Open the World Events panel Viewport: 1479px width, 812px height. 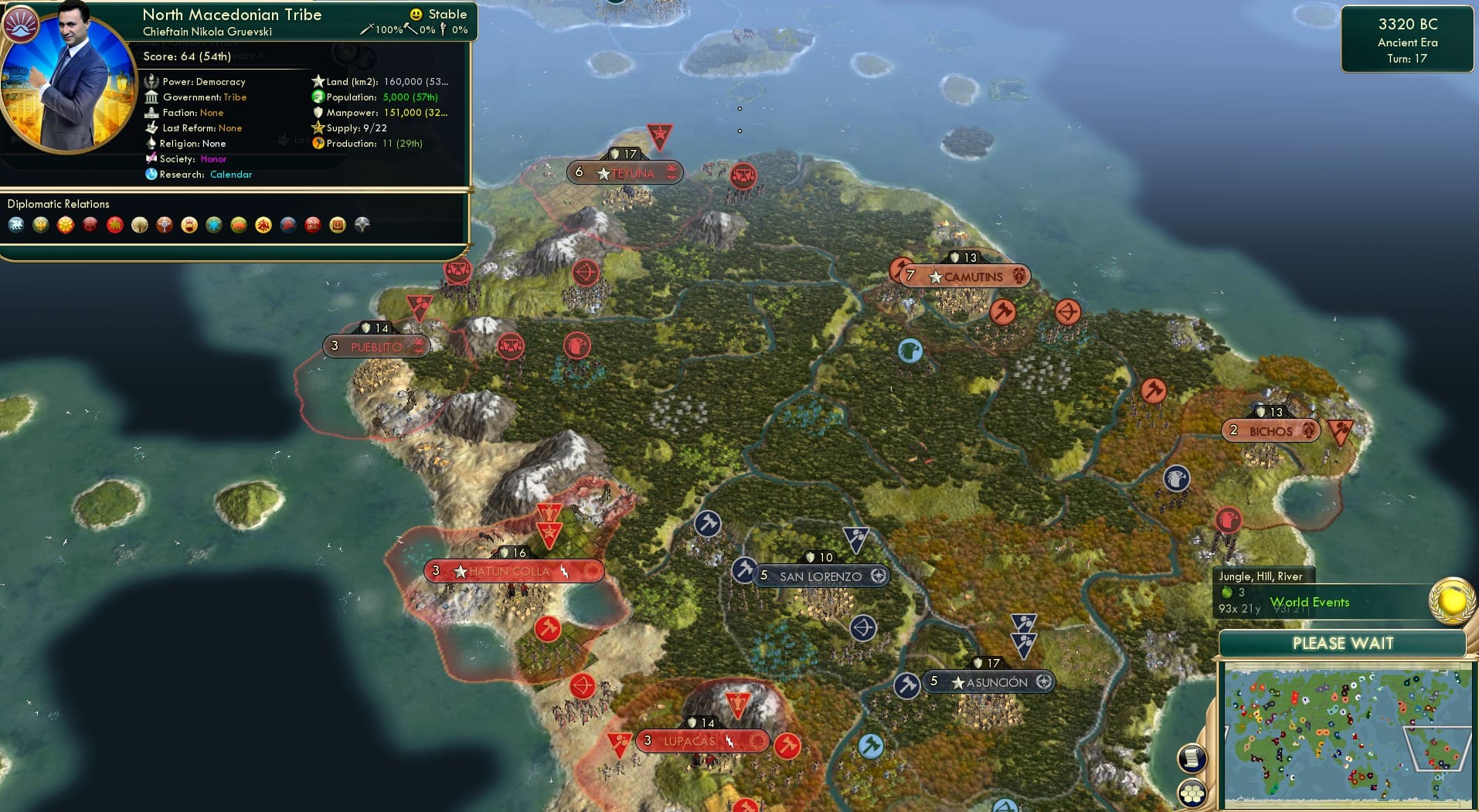click(1311, 602)
